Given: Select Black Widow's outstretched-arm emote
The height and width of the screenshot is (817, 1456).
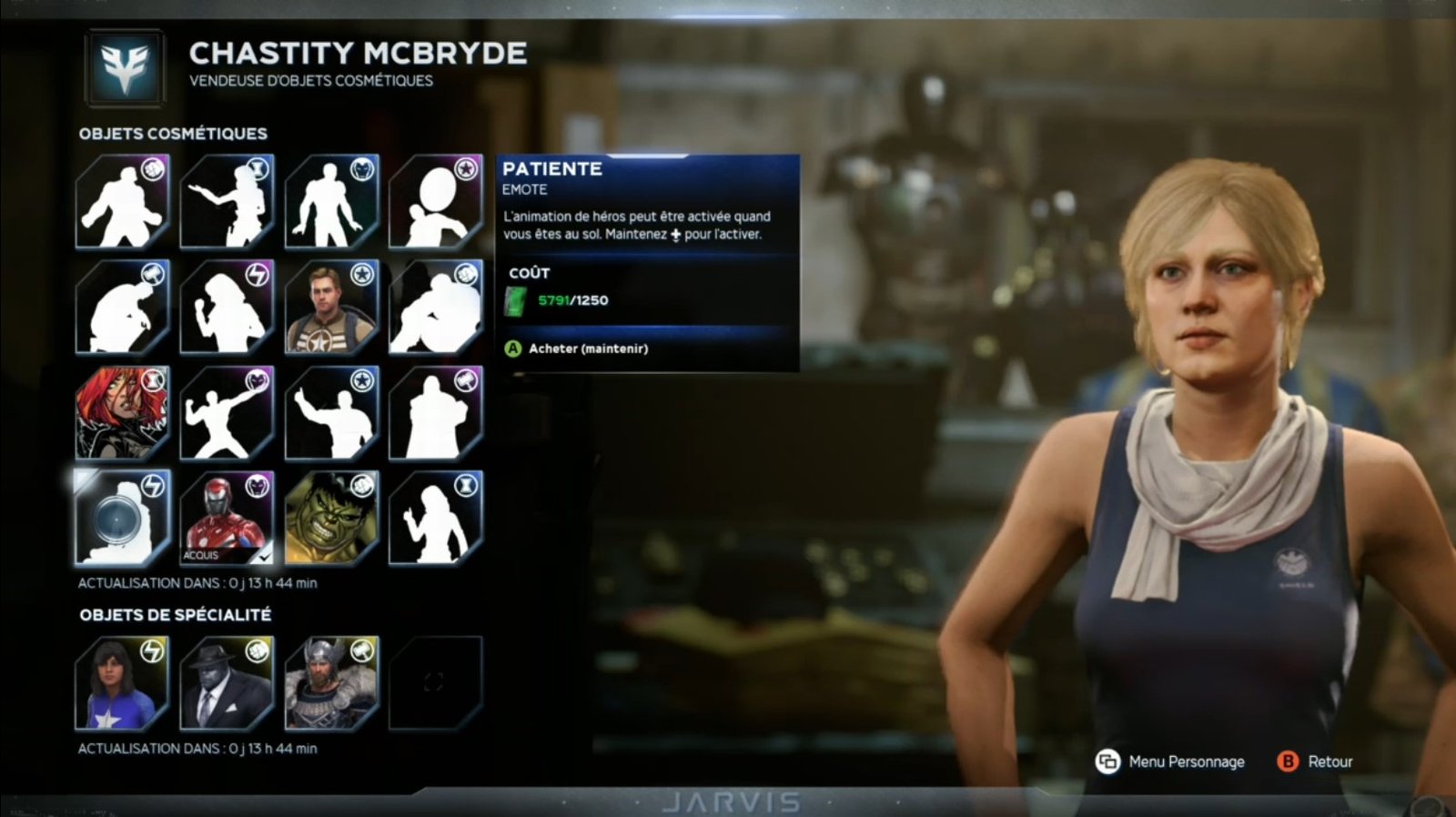Looking at the screenshot, I should 227,202.
